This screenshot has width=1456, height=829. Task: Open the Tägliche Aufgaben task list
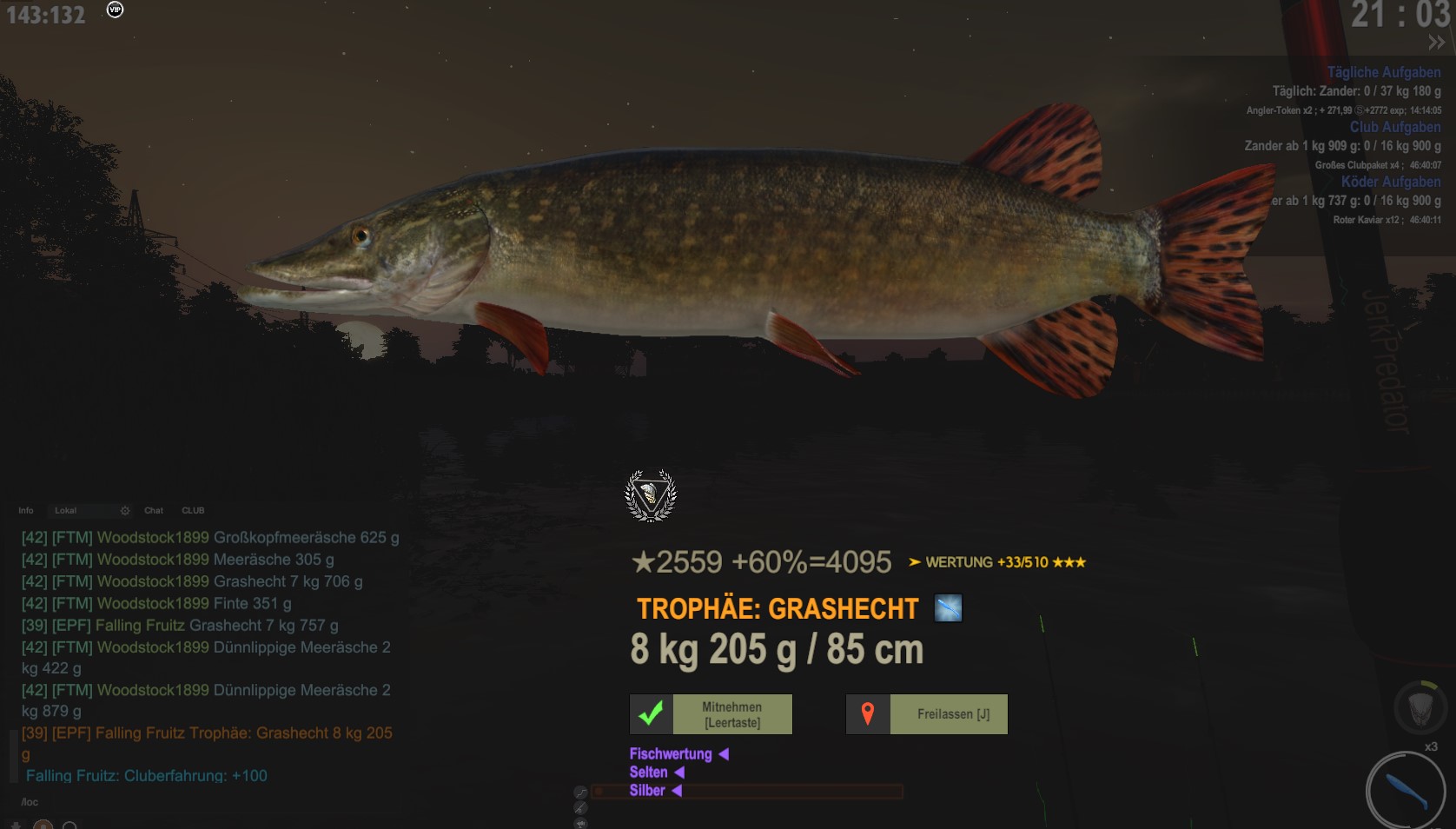1383,73
